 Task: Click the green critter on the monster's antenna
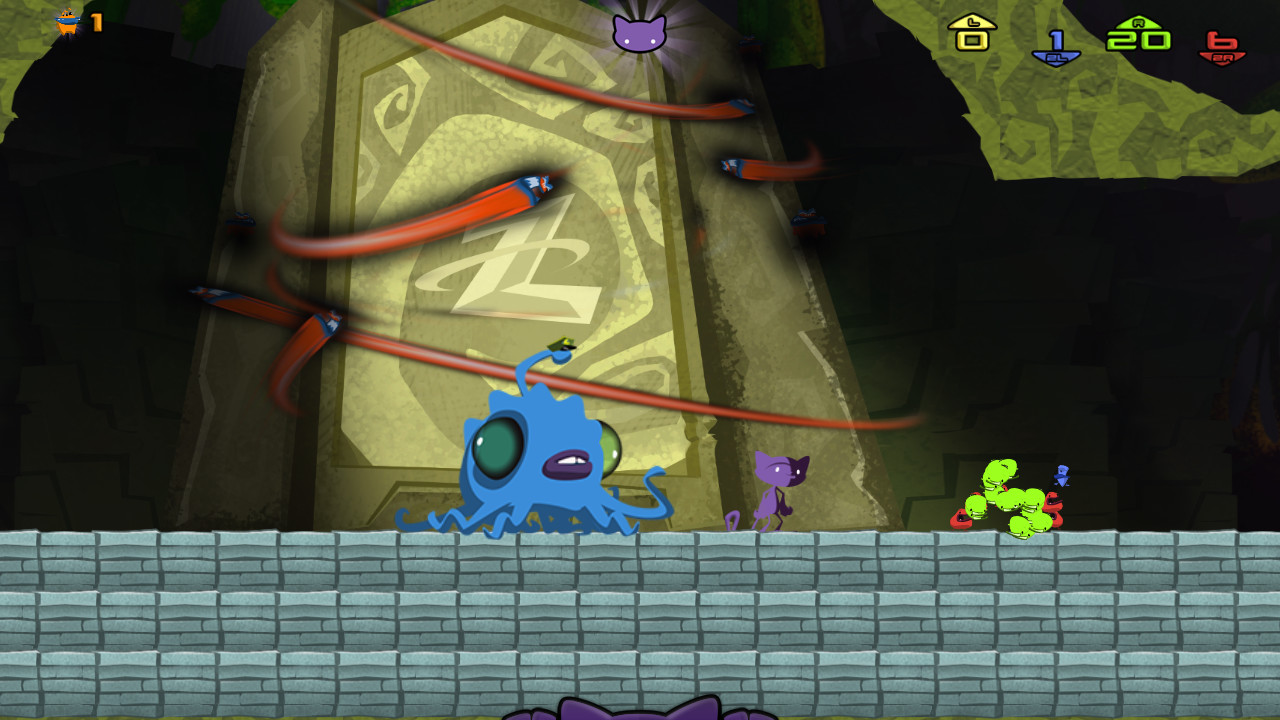(560, 345)
